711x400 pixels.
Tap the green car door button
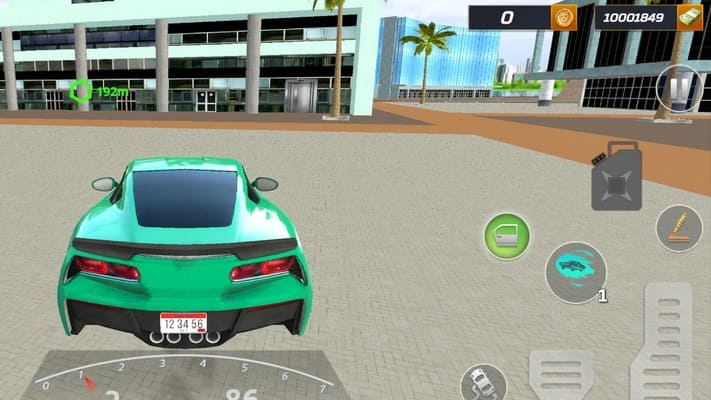(x=507, y=237)
